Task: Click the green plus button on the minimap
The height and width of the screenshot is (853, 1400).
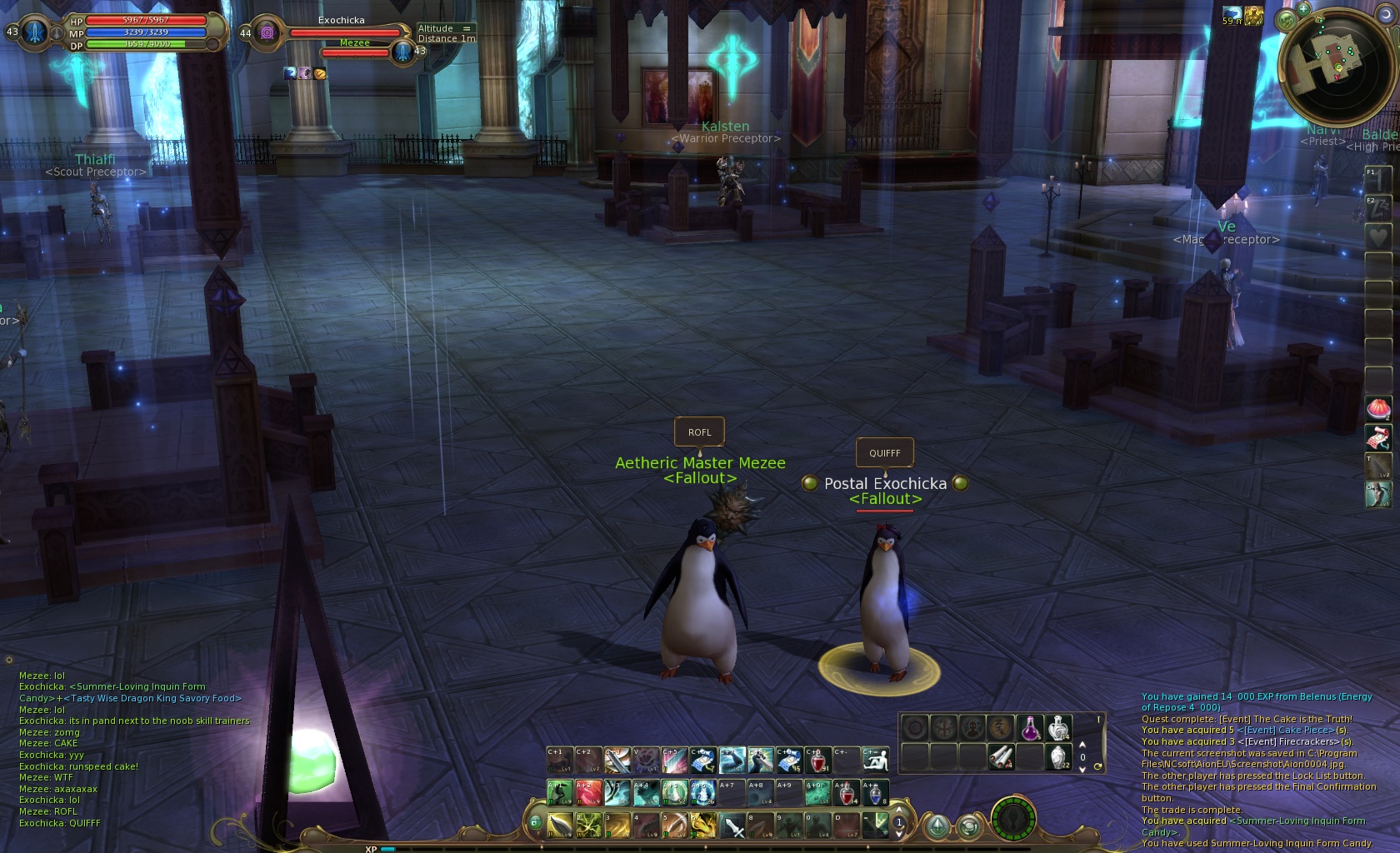Action: click(1302, 8)
